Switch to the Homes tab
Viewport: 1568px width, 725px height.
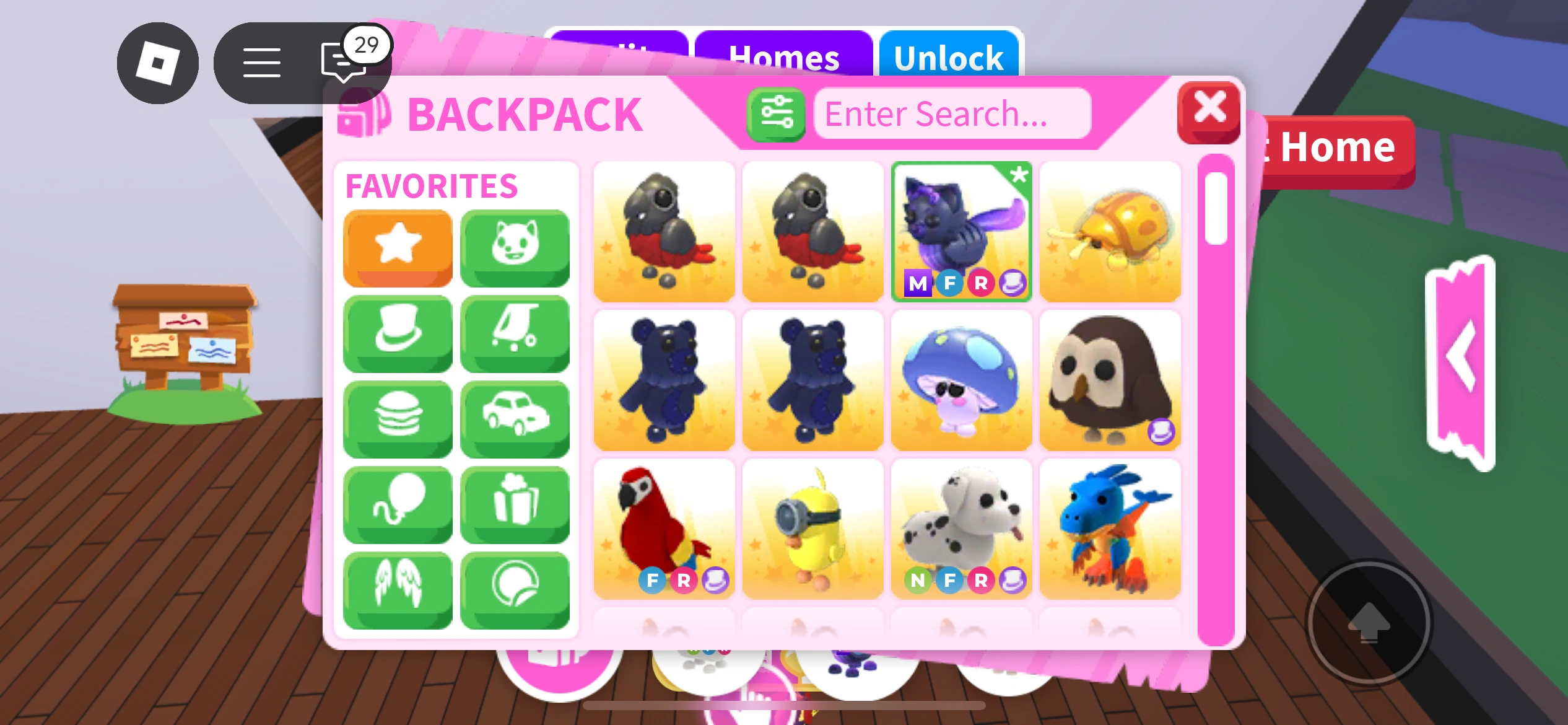(785, 57)
